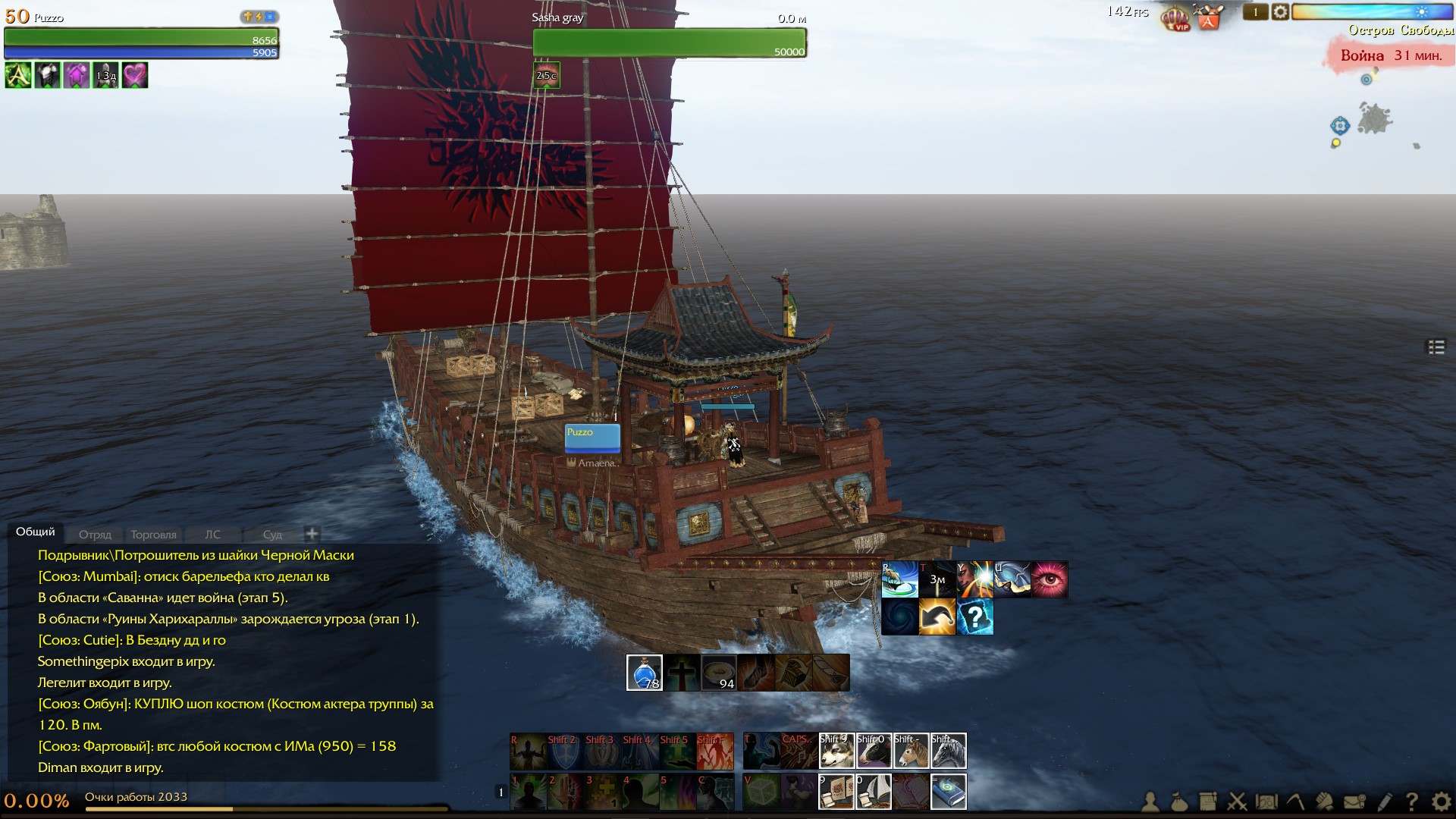
Task: Open the VIP crown menu
Action: [1176, 17]
